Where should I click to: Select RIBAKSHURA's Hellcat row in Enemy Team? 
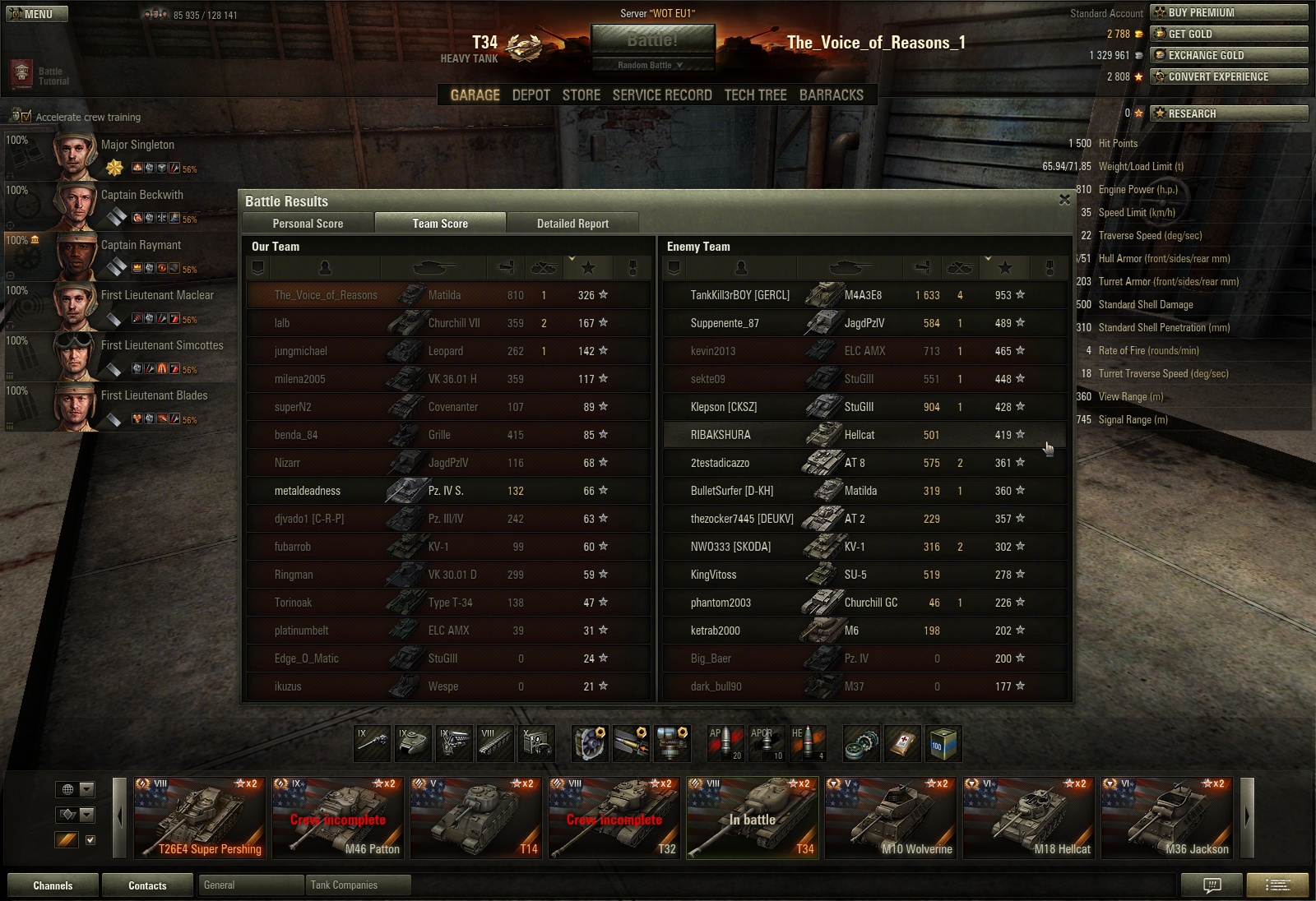864,435
